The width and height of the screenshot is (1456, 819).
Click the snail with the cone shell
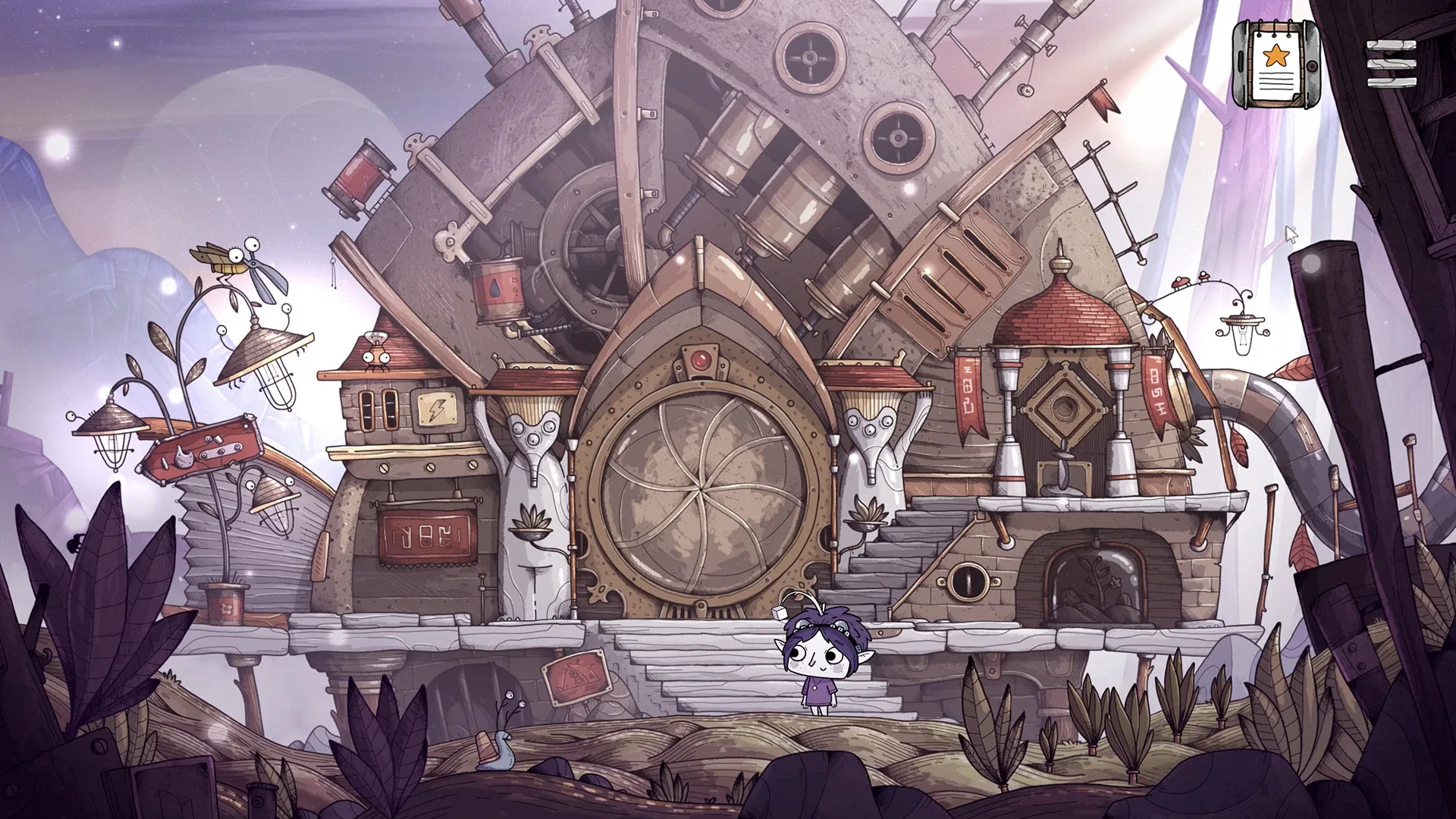coord(493,747)
